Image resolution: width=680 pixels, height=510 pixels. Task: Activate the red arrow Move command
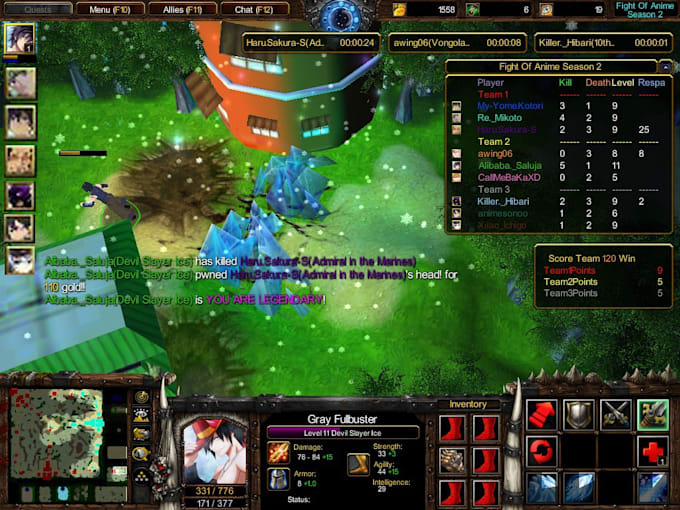[x=542, y=414]
